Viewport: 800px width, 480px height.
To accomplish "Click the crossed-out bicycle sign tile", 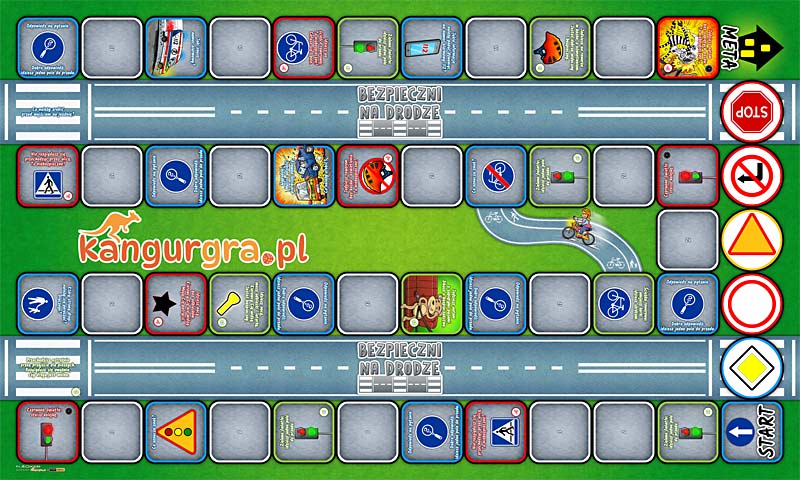I will coord(496,175).
